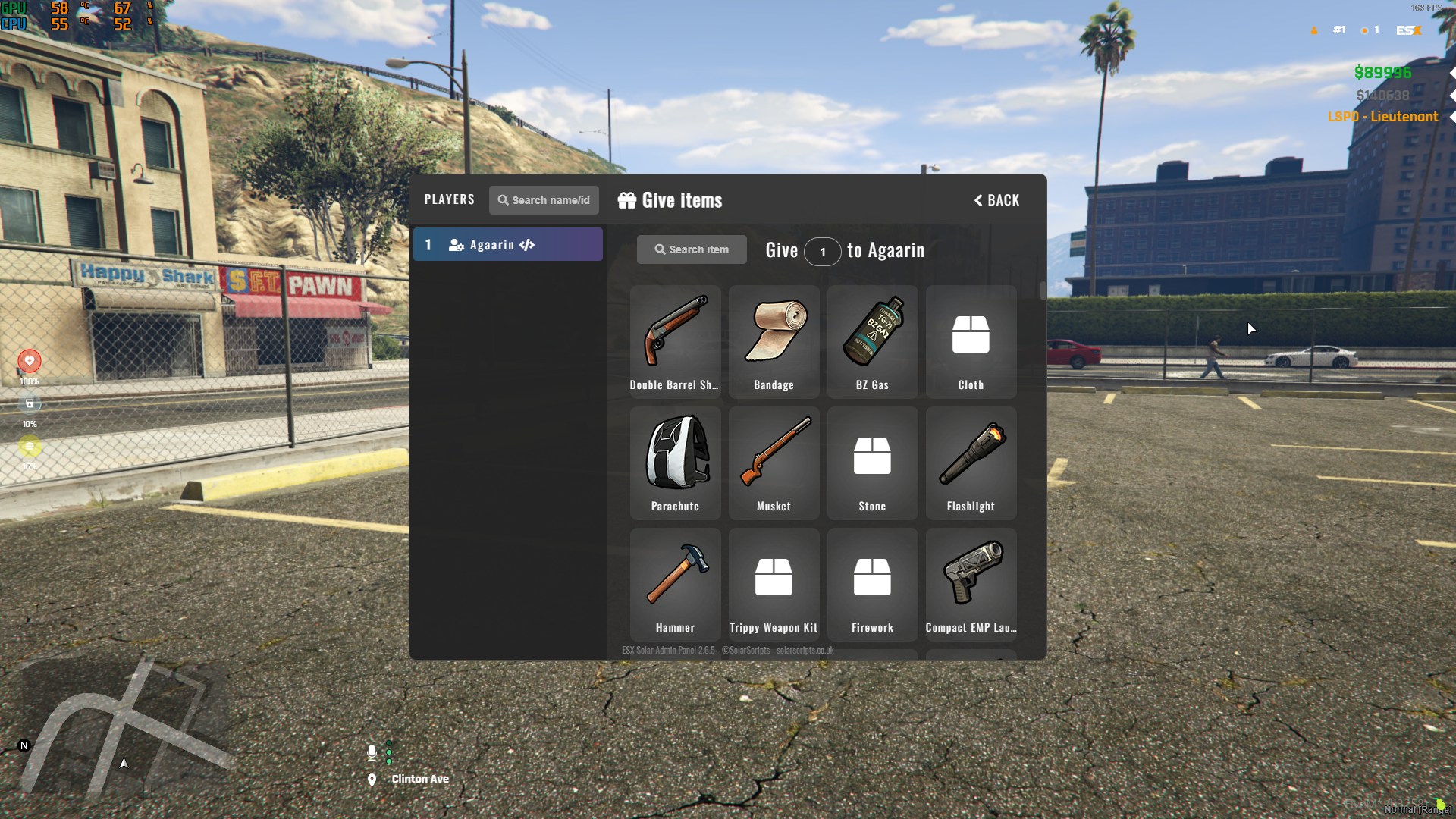The width and height of the screenshot is (1456, 819).
Task: Pick the Cloth item tile
Action: pyautogui.click(x=971, y=341)
